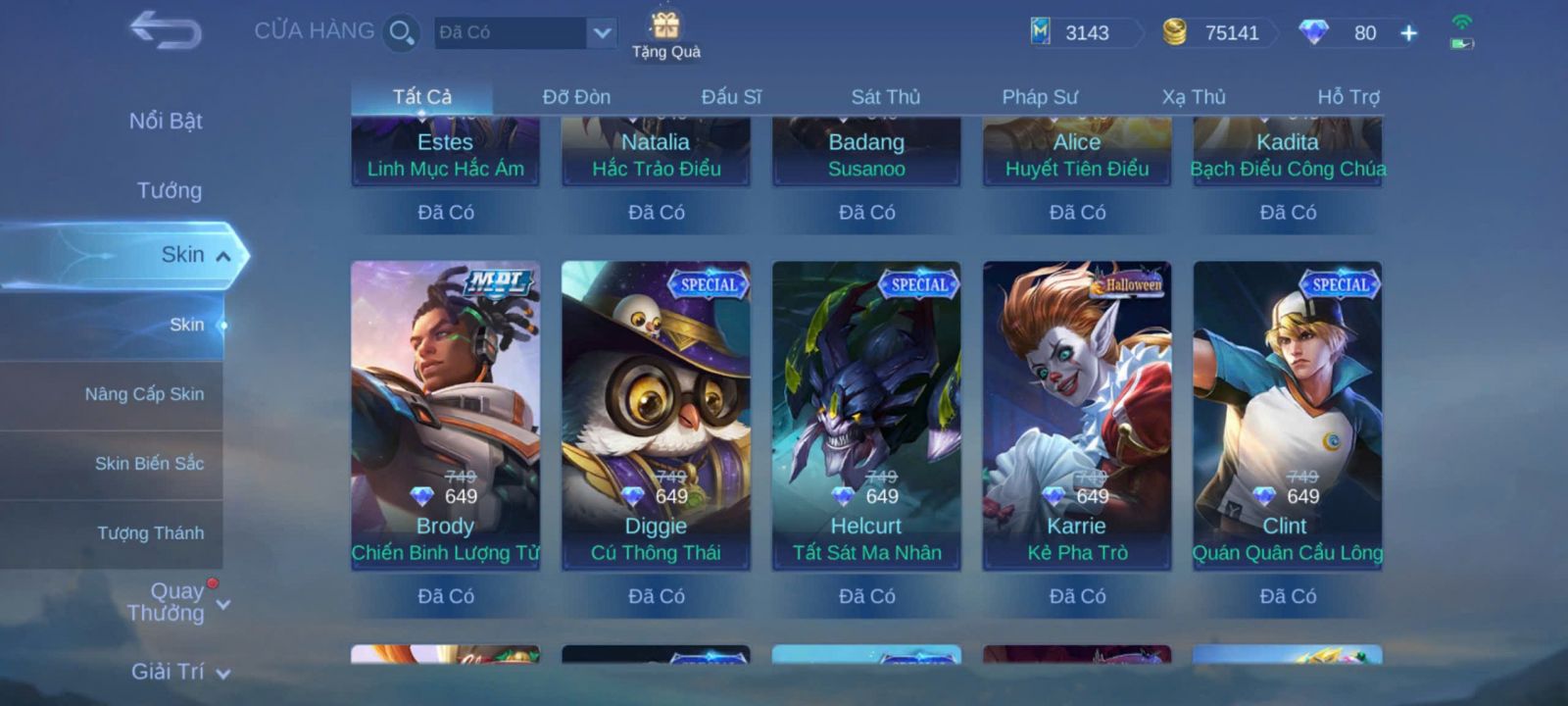
Task: Select the Pháp Sư tab
Action: tap(1039, 97)
